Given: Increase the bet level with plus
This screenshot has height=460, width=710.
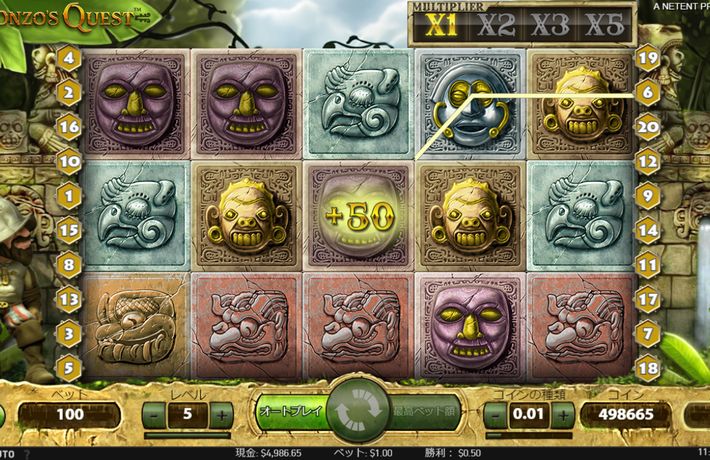Looking at the screenshot, I should 221,413.
